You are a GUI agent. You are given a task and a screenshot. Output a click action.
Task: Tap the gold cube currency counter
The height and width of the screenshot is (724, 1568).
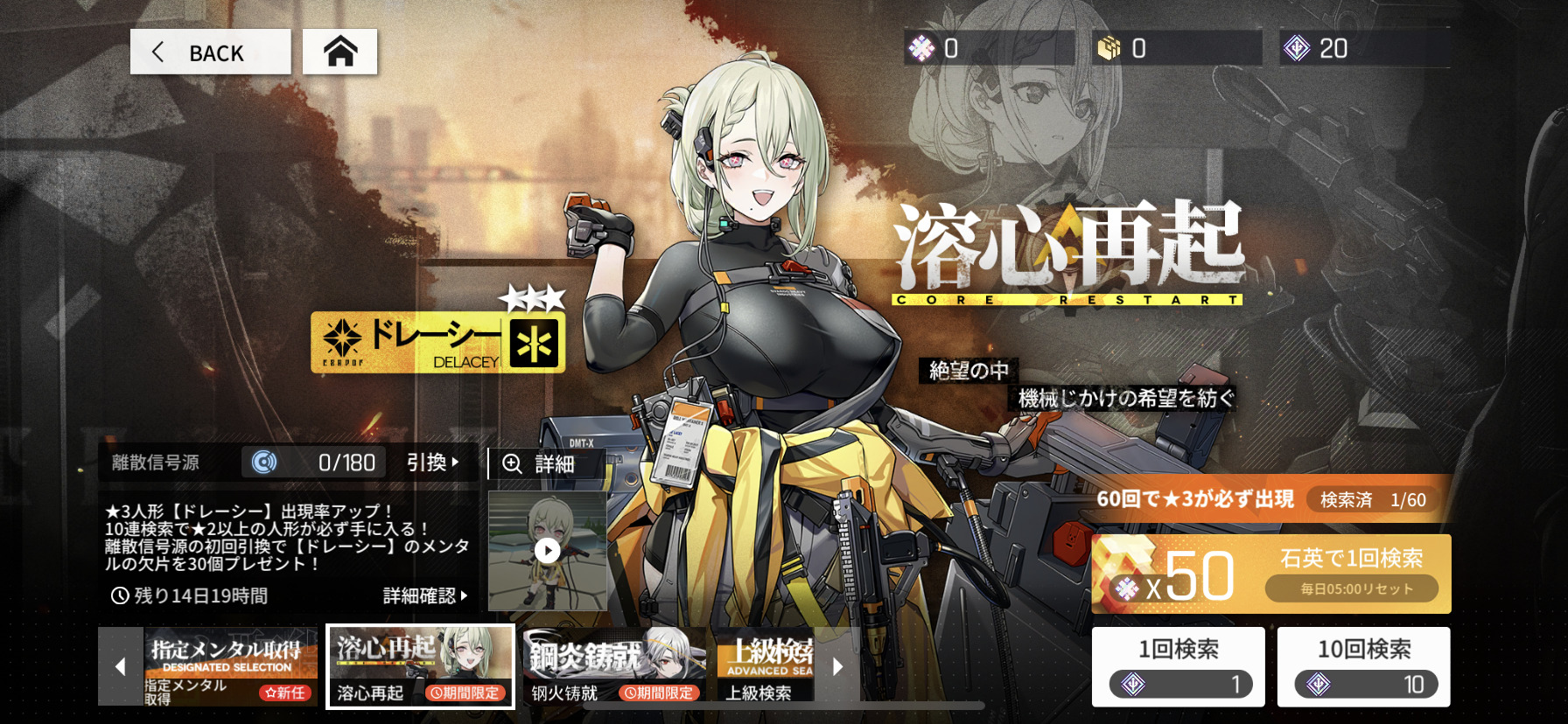pyautogui.click(x=1176, y=48)
